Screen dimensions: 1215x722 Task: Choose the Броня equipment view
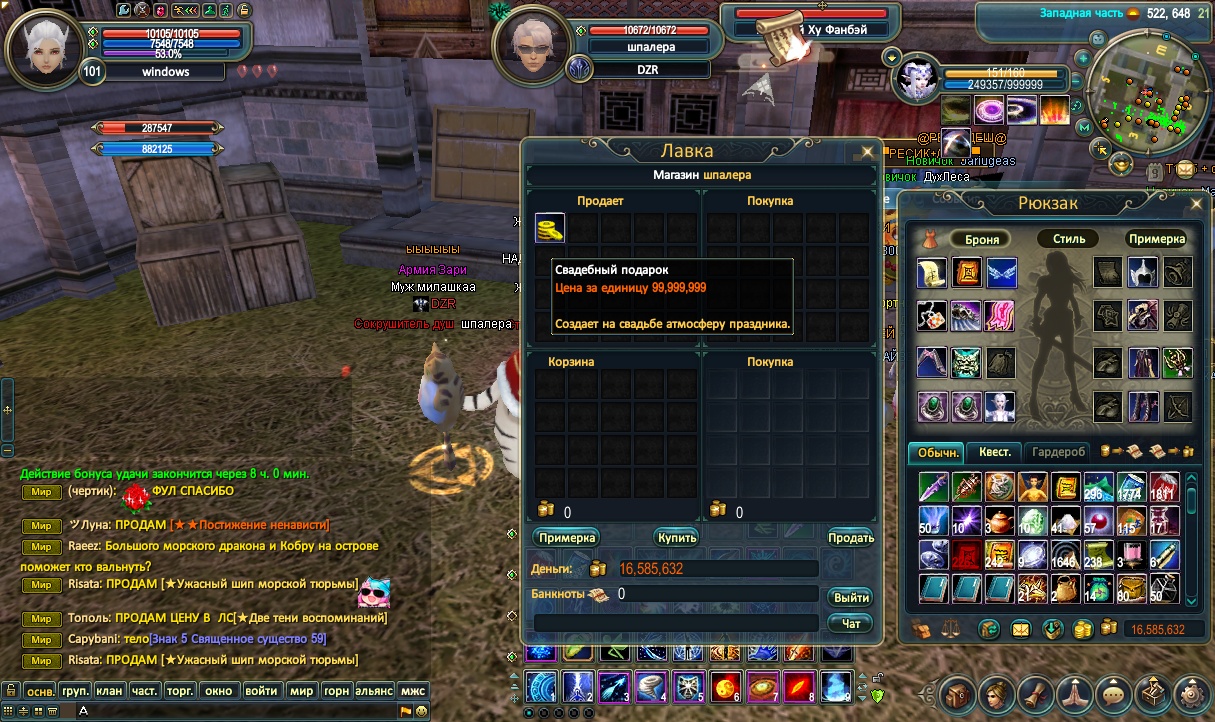[982, 239]
